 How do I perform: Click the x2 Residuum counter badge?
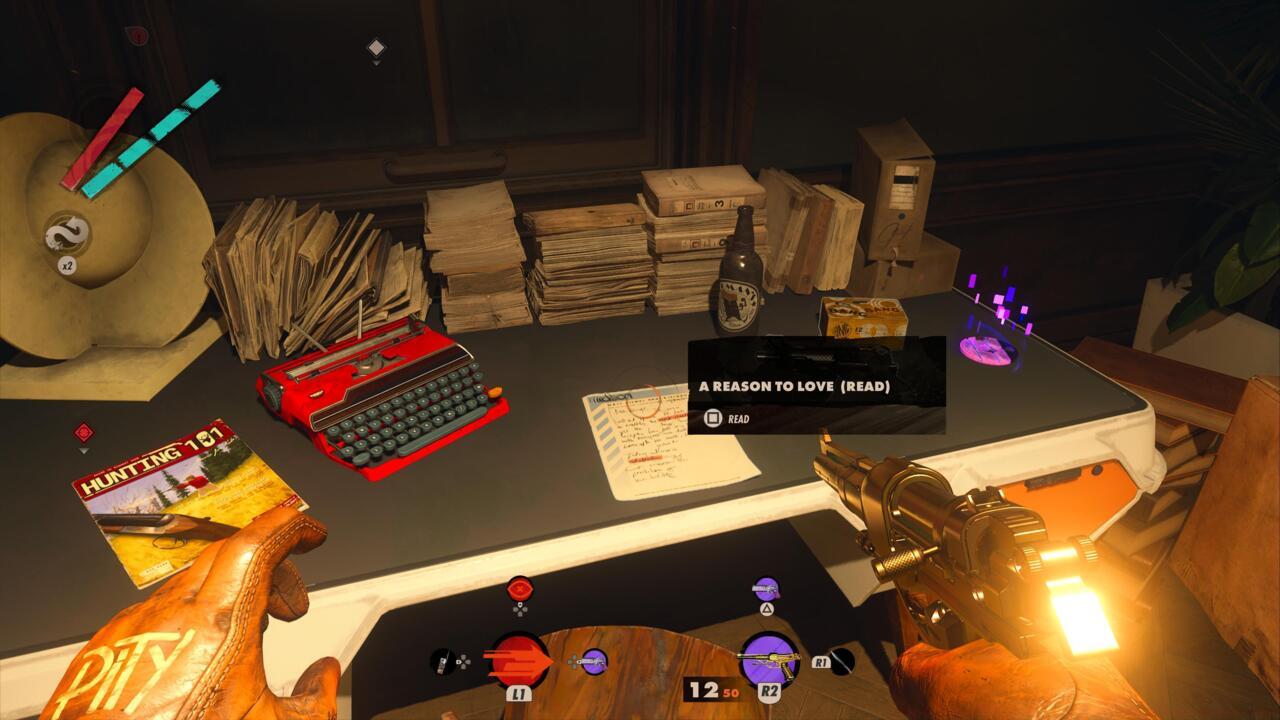[67, 266]
